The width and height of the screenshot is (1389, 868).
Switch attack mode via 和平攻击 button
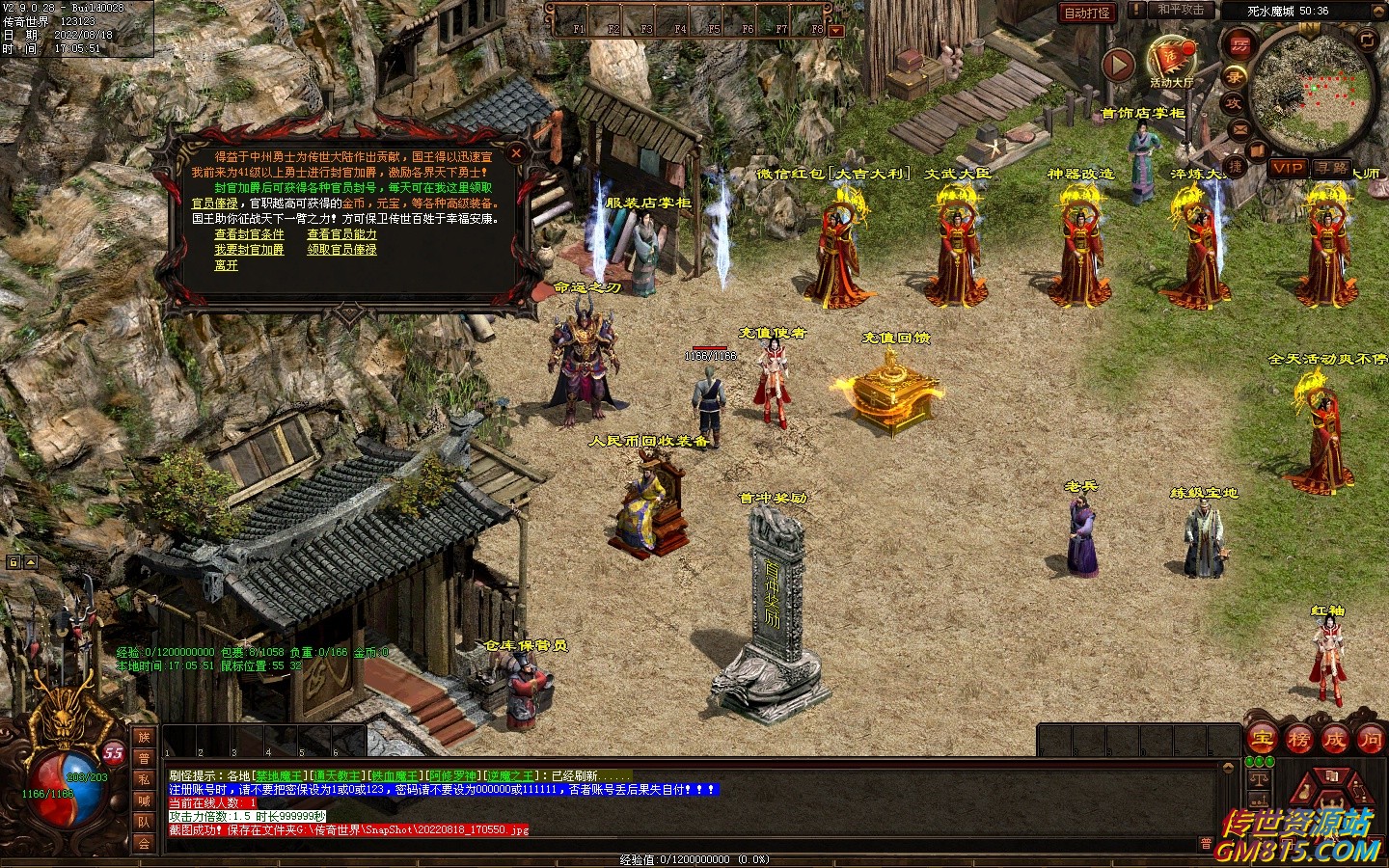click(1180, 11)
